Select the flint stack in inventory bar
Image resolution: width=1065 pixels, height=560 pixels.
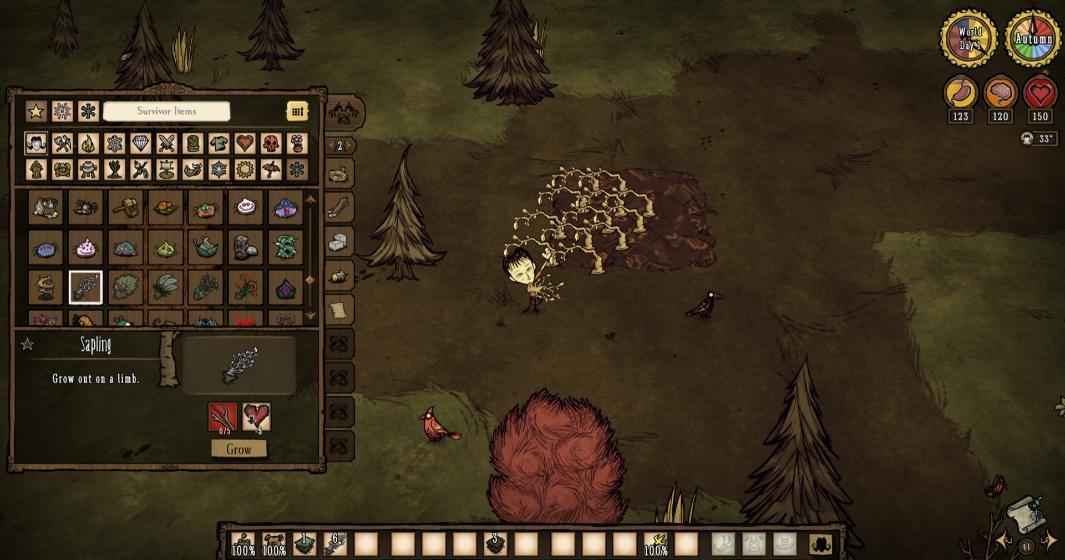tap(494, 544)
